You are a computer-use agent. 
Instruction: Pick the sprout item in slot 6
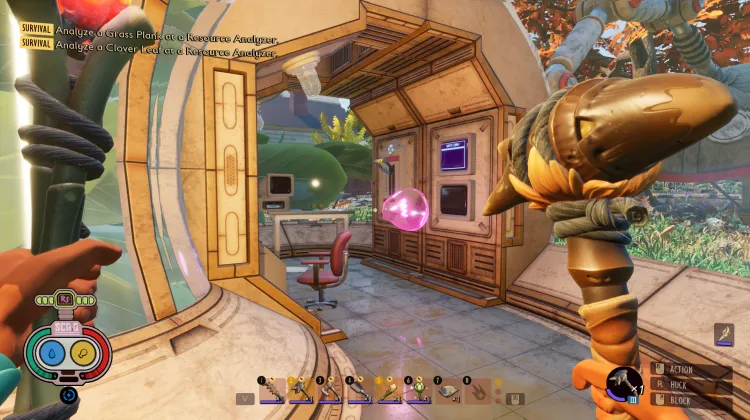click(x=417, y=391)
